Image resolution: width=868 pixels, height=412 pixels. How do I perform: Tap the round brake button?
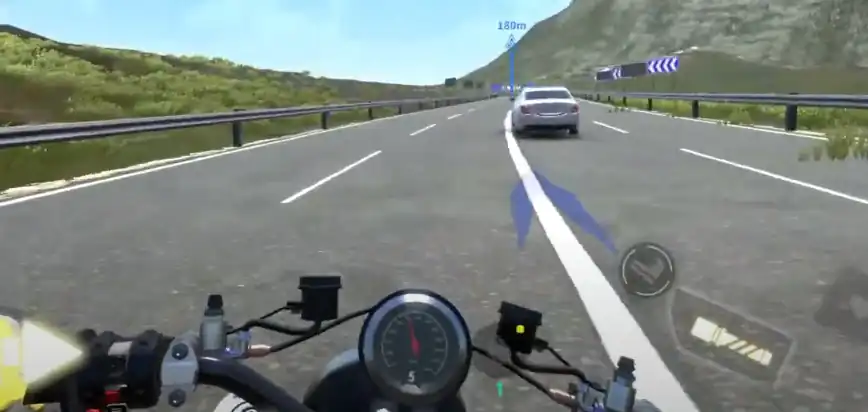click(x=646, y=269)
